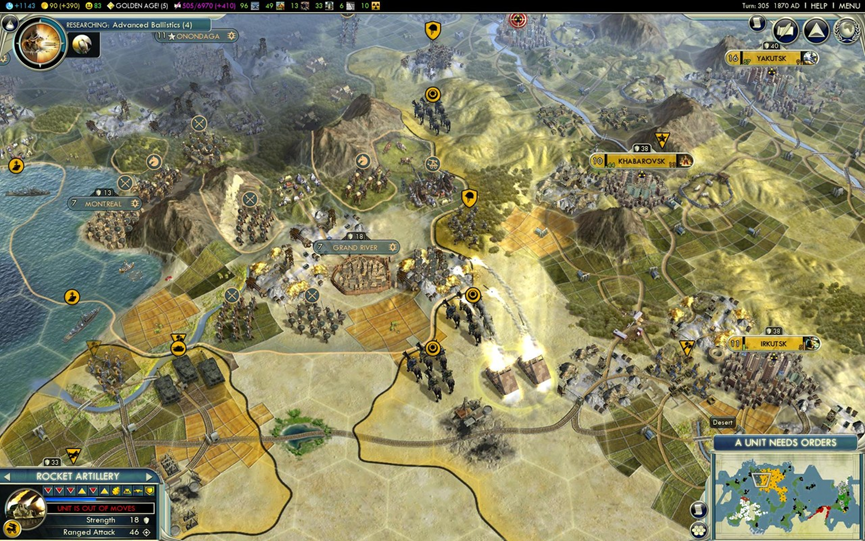
Task: Open the Yakutsk city banner
Action: click(x=772, y=59)
